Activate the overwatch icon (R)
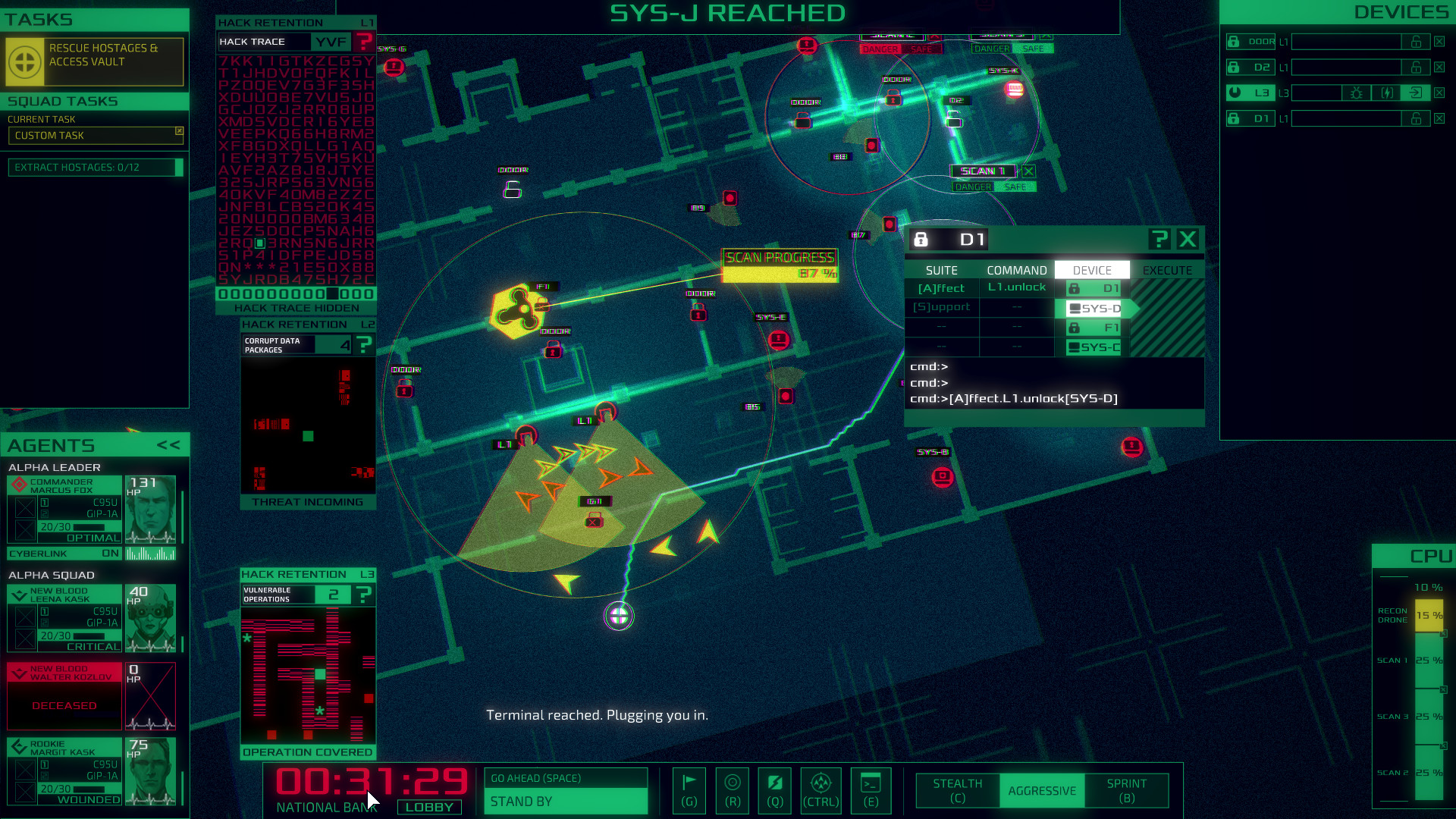1456x819 pixels. (x=732, y=791)
